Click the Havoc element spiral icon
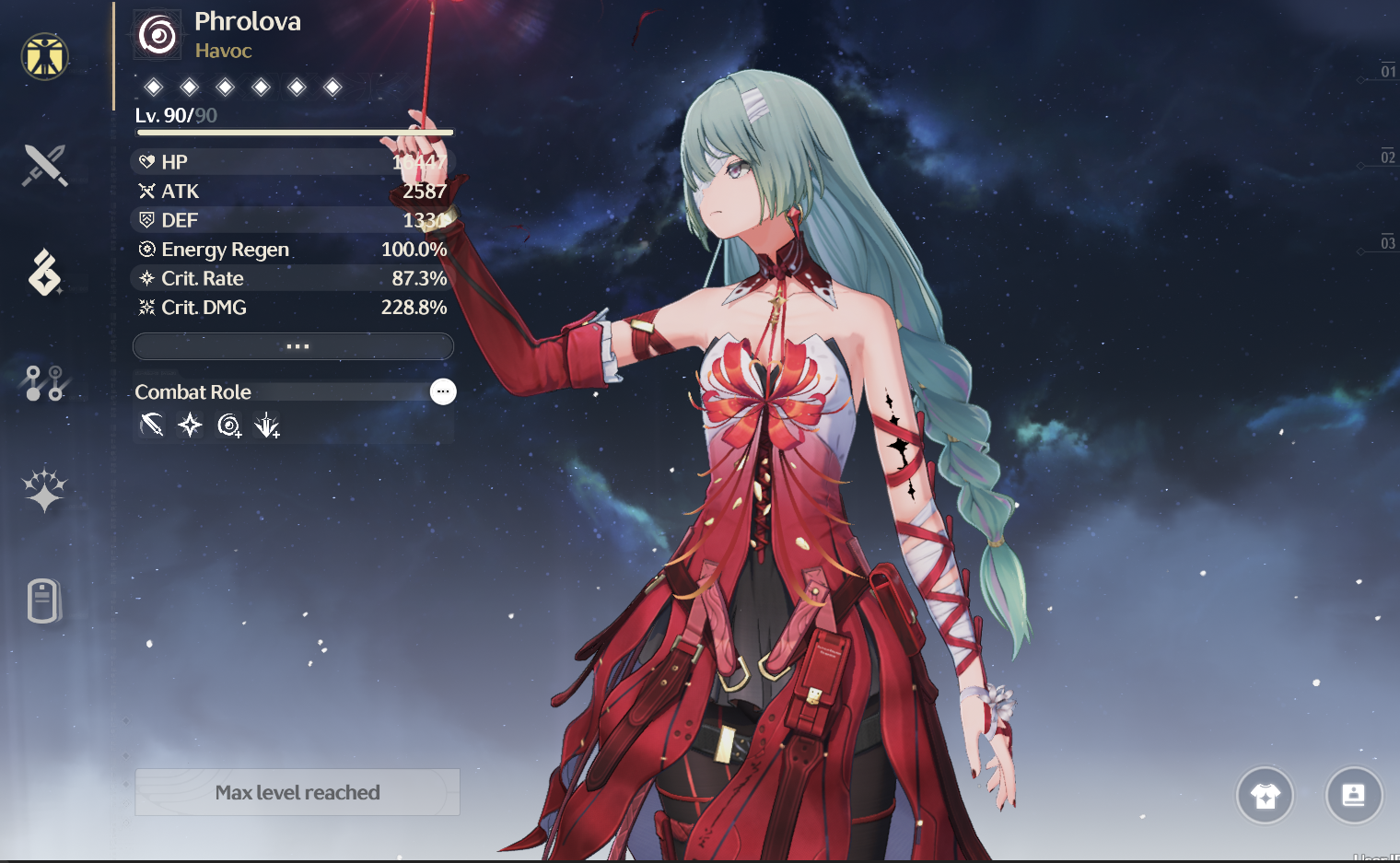Screen dimensions: 1400x863 [x=157, y=35]
